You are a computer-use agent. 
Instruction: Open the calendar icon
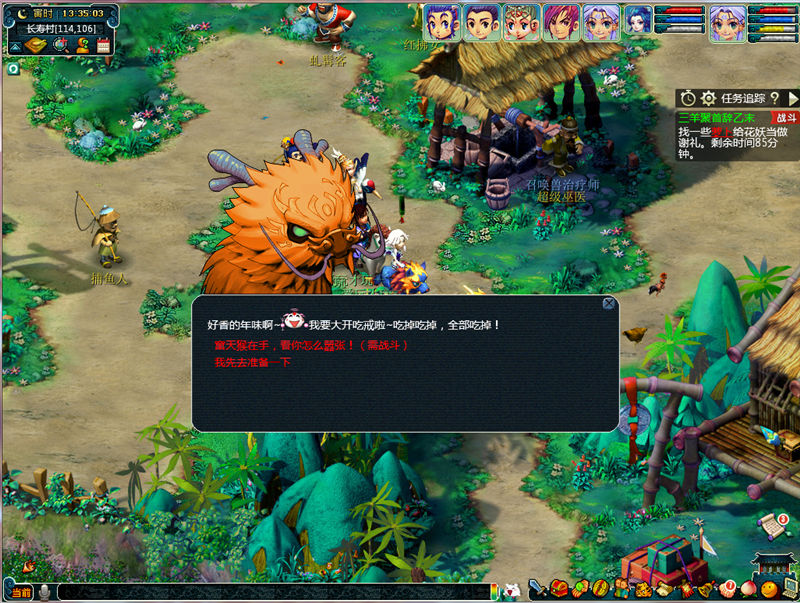click(103, 46)
